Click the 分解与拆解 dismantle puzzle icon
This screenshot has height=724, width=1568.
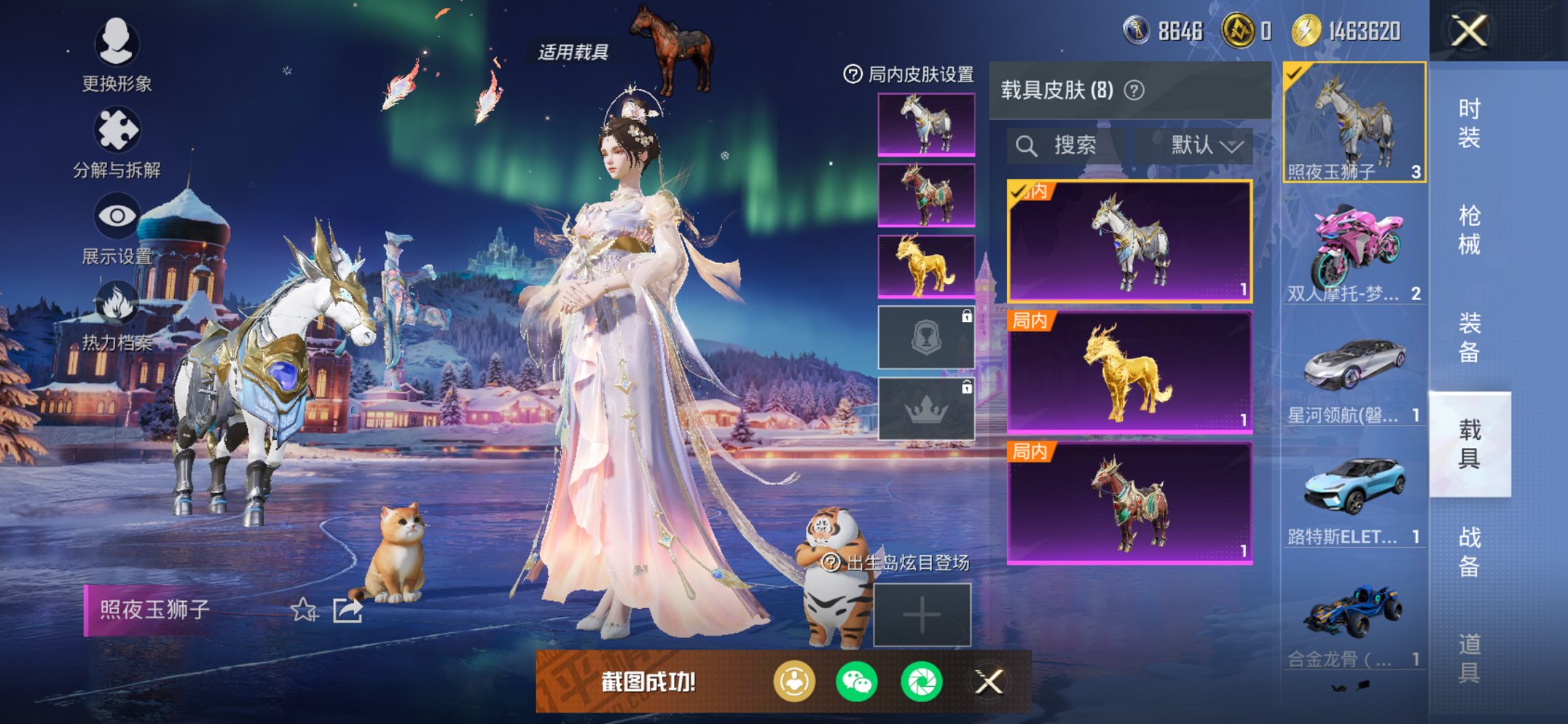click(117, 125)
